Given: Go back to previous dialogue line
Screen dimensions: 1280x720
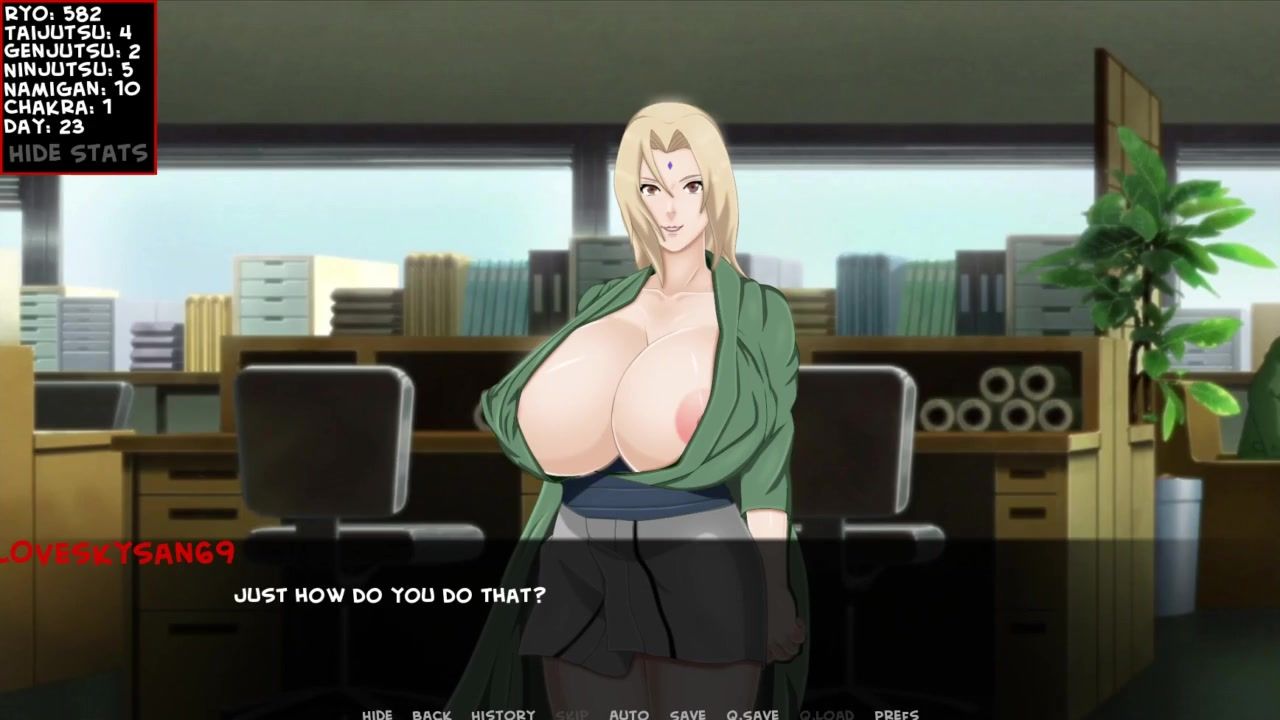Looking at the screenshot, I should pyautogui.click(x=431, y=714).
